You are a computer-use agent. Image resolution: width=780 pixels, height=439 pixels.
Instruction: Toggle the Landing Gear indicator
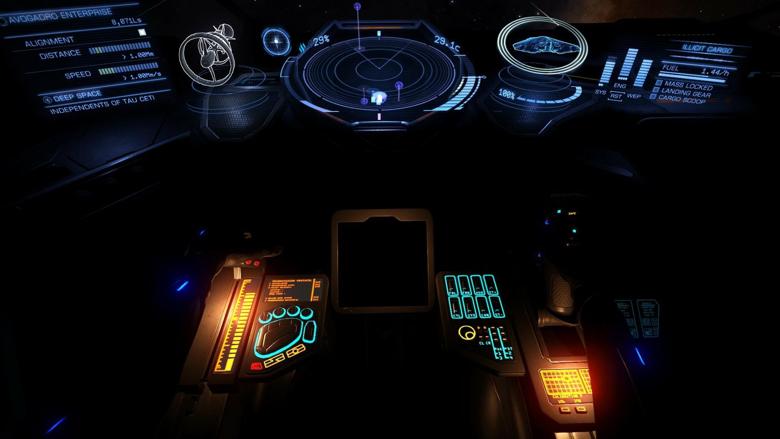685,93
